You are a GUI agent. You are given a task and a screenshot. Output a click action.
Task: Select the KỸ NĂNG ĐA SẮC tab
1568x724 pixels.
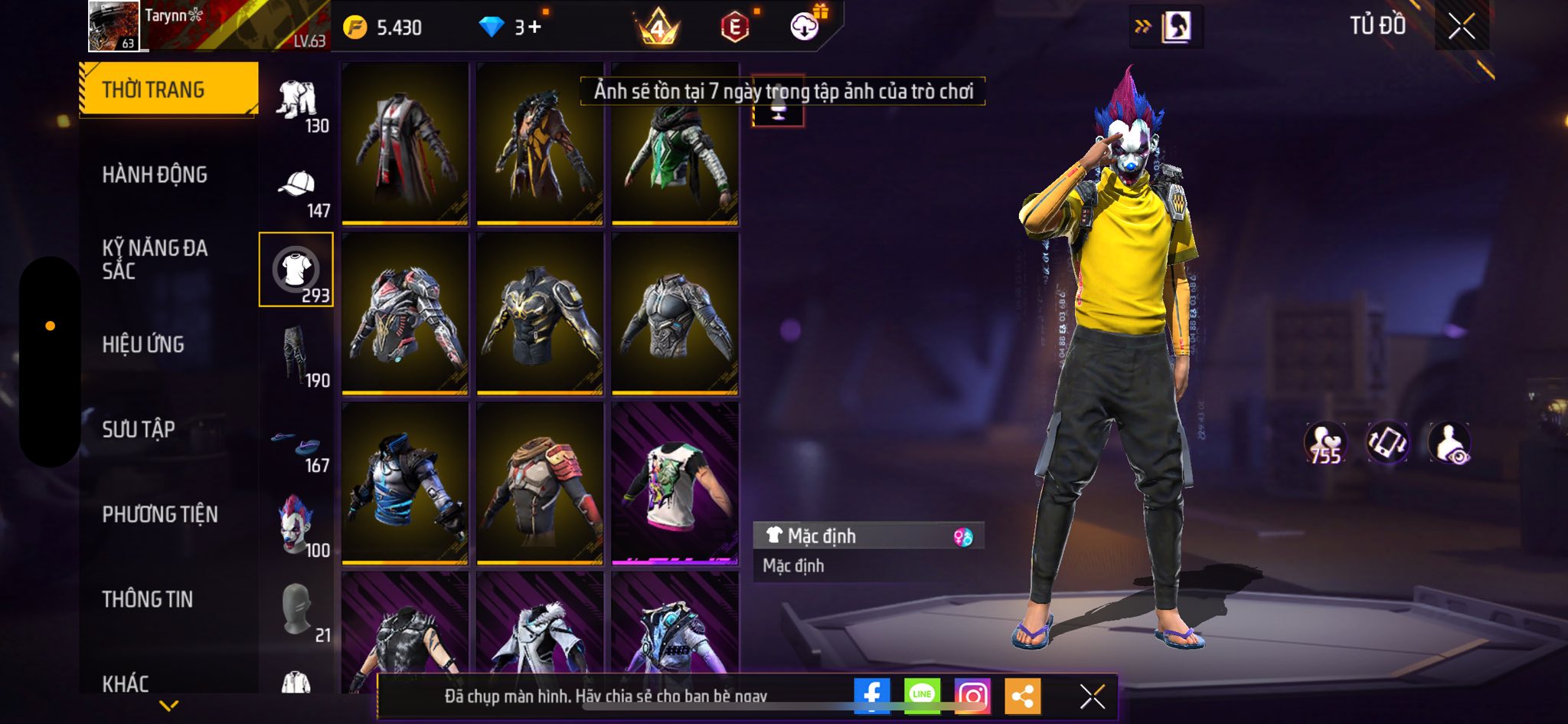[155, 259]
